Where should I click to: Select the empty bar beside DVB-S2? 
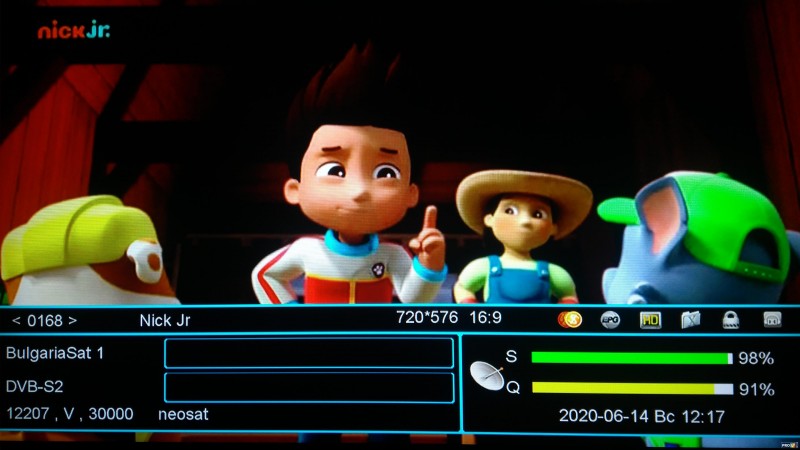(x=308, y=387)
